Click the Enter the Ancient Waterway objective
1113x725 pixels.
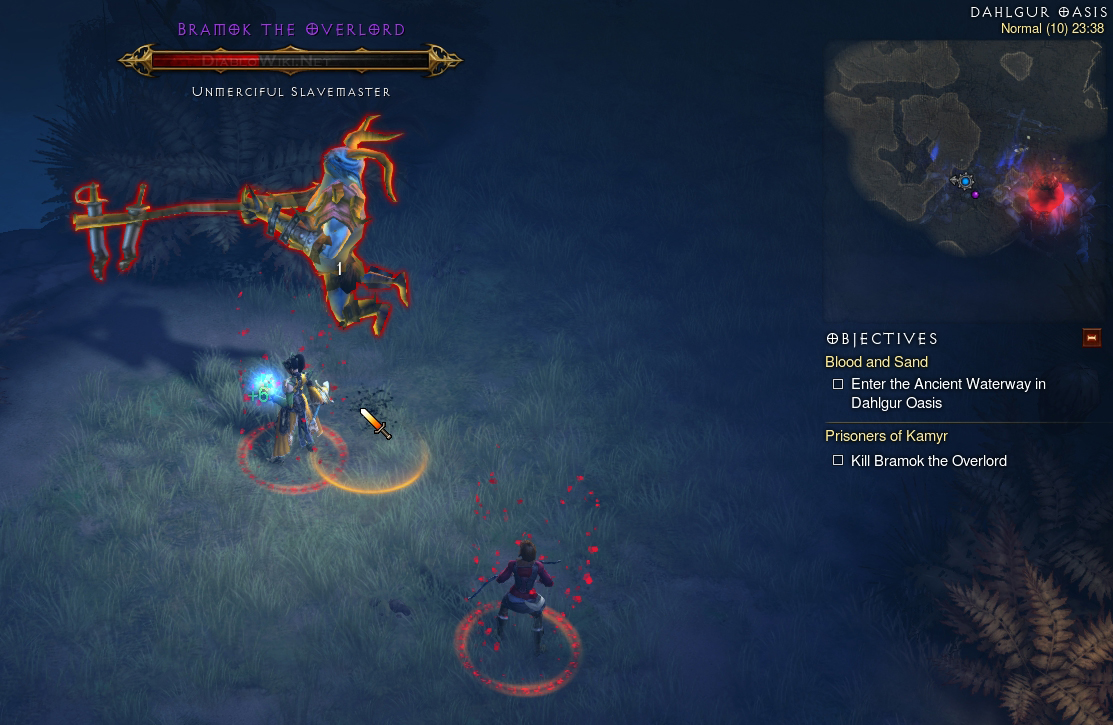pyautogui.click(x=947, y=393)
